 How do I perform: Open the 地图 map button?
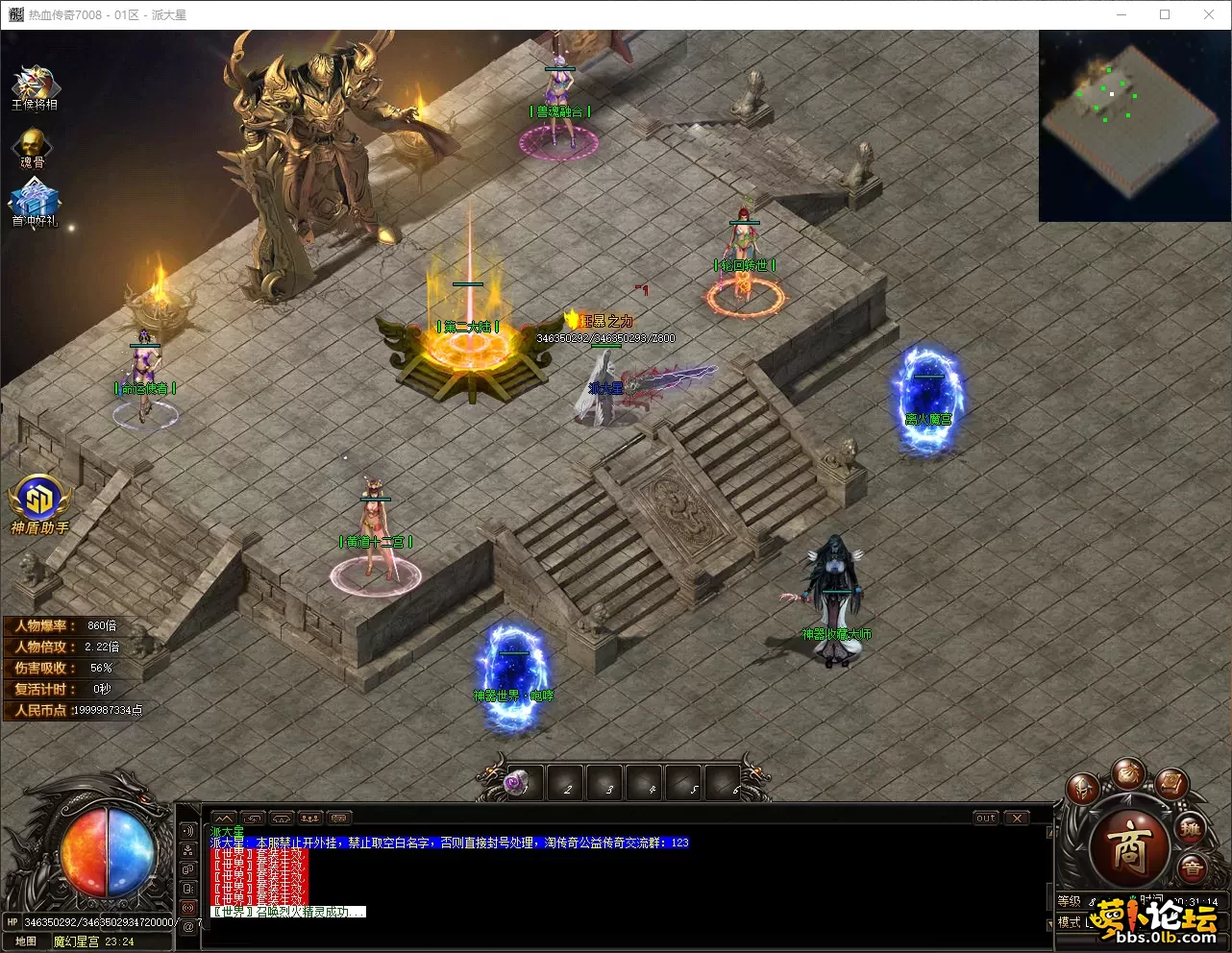coord(26,941)
